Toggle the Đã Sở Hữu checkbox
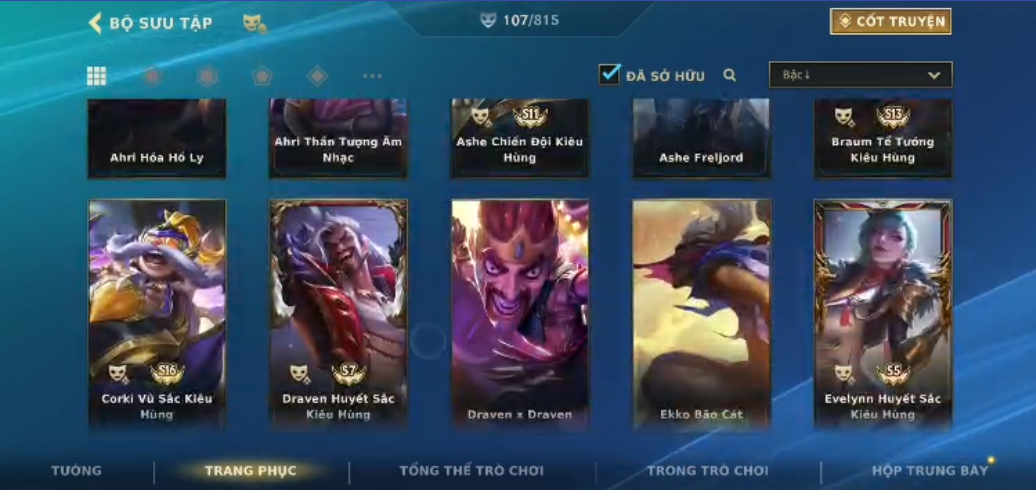The height and width of the screenshot is (490, 1036). 610,74
